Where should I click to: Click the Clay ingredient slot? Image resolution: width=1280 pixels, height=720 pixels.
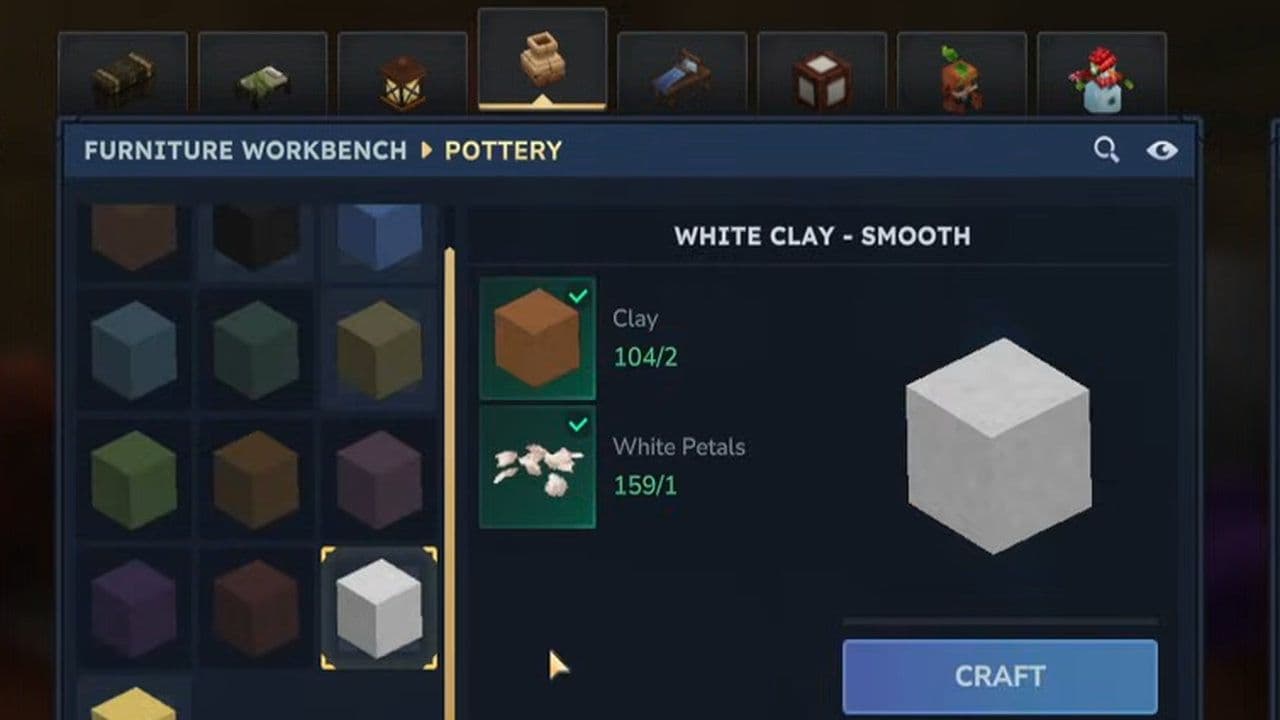coord(538,338)
